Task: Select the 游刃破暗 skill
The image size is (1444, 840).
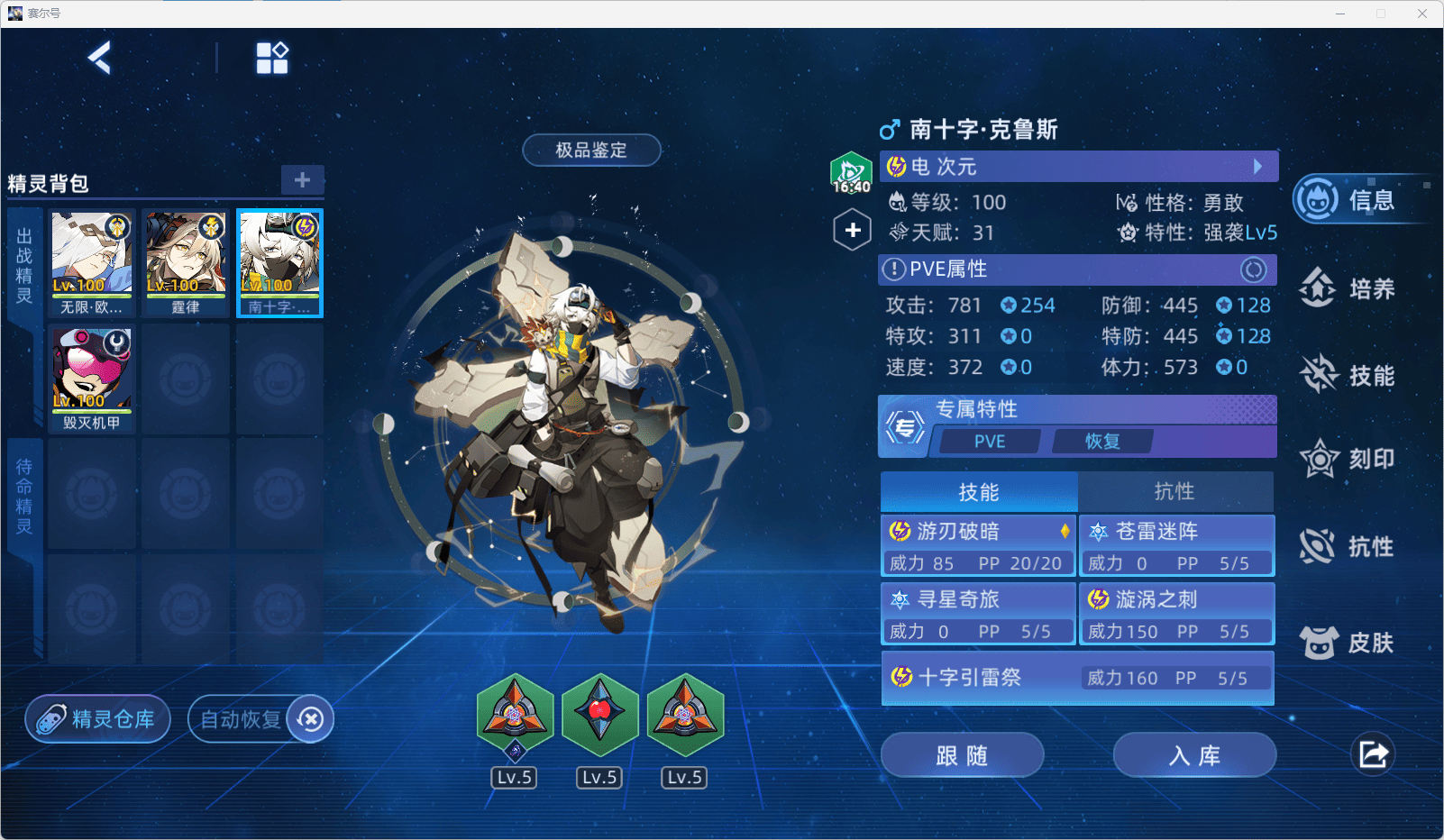Action: pos(979,546)
